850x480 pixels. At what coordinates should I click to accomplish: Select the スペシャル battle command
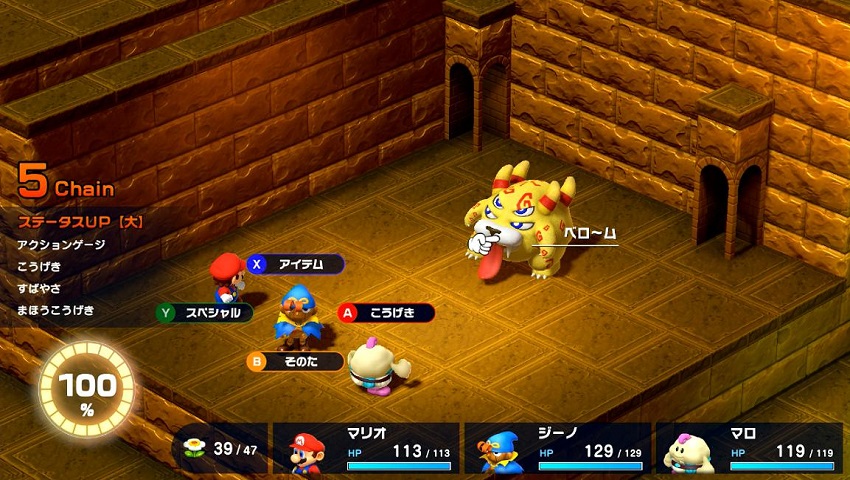[x=204, y=313]
